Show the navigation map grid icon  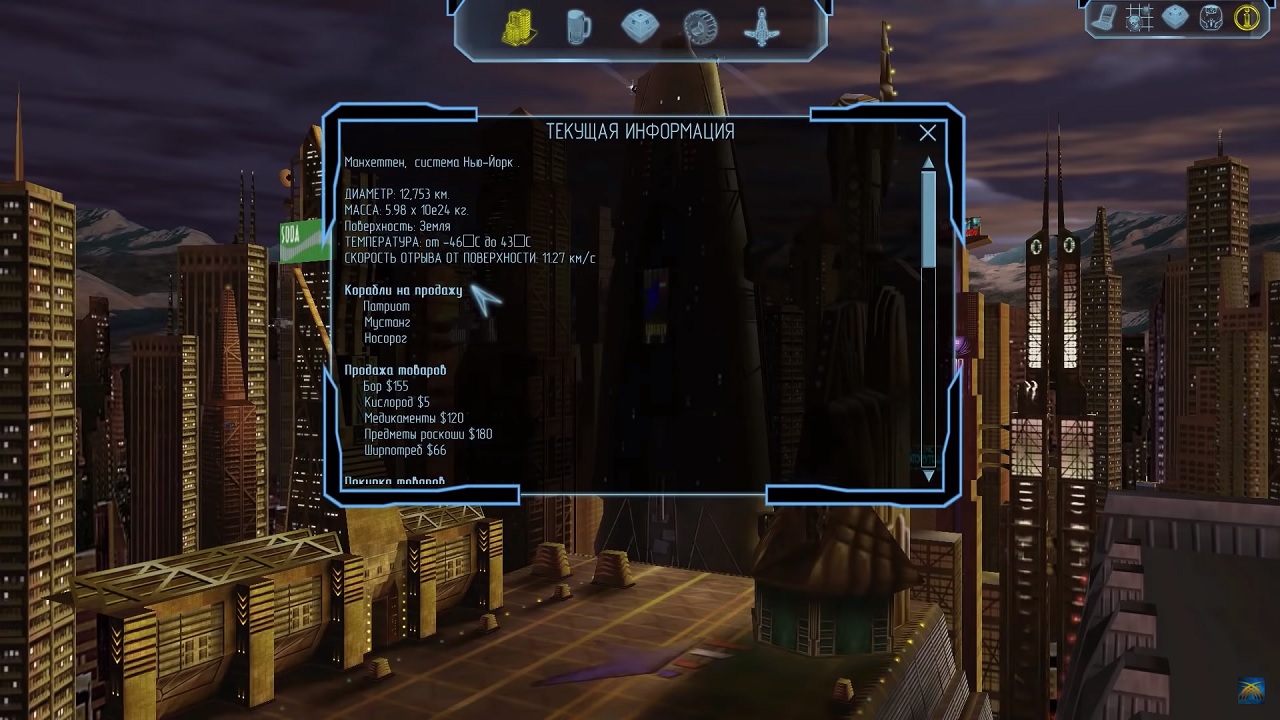(1140, 17)
